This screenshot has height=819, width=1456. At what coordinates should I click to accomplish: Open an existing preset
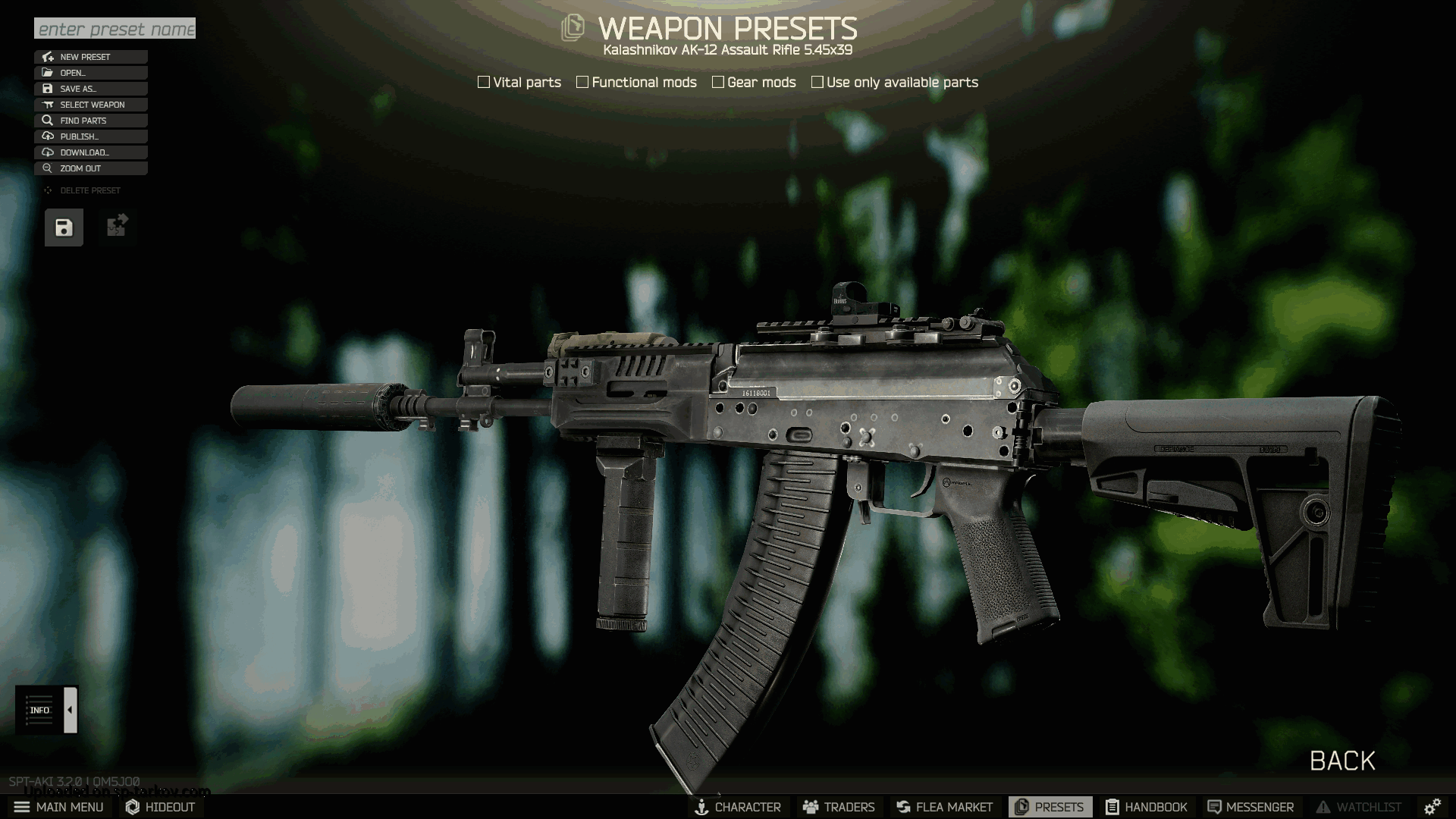pyautogui.click(x=90, y=73)
